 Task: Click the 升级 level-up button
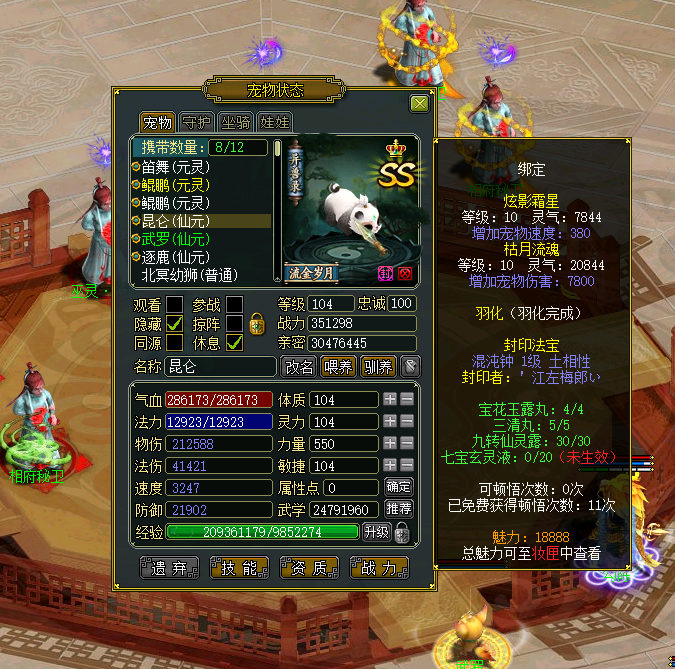(x=376, y=531)
